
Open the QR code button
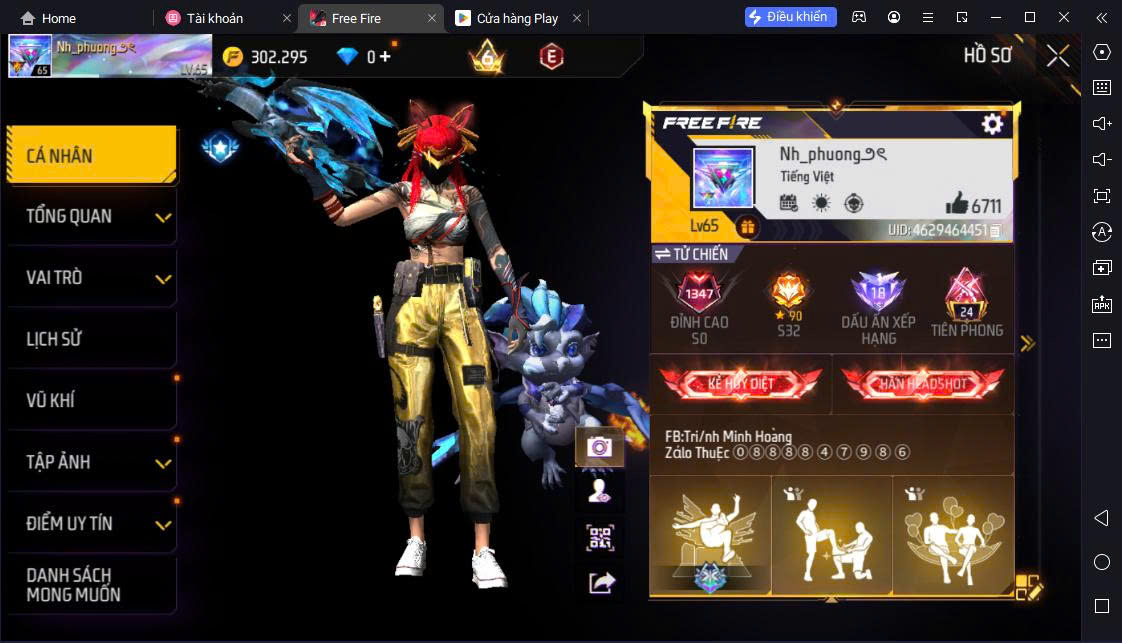click(600, 538)
